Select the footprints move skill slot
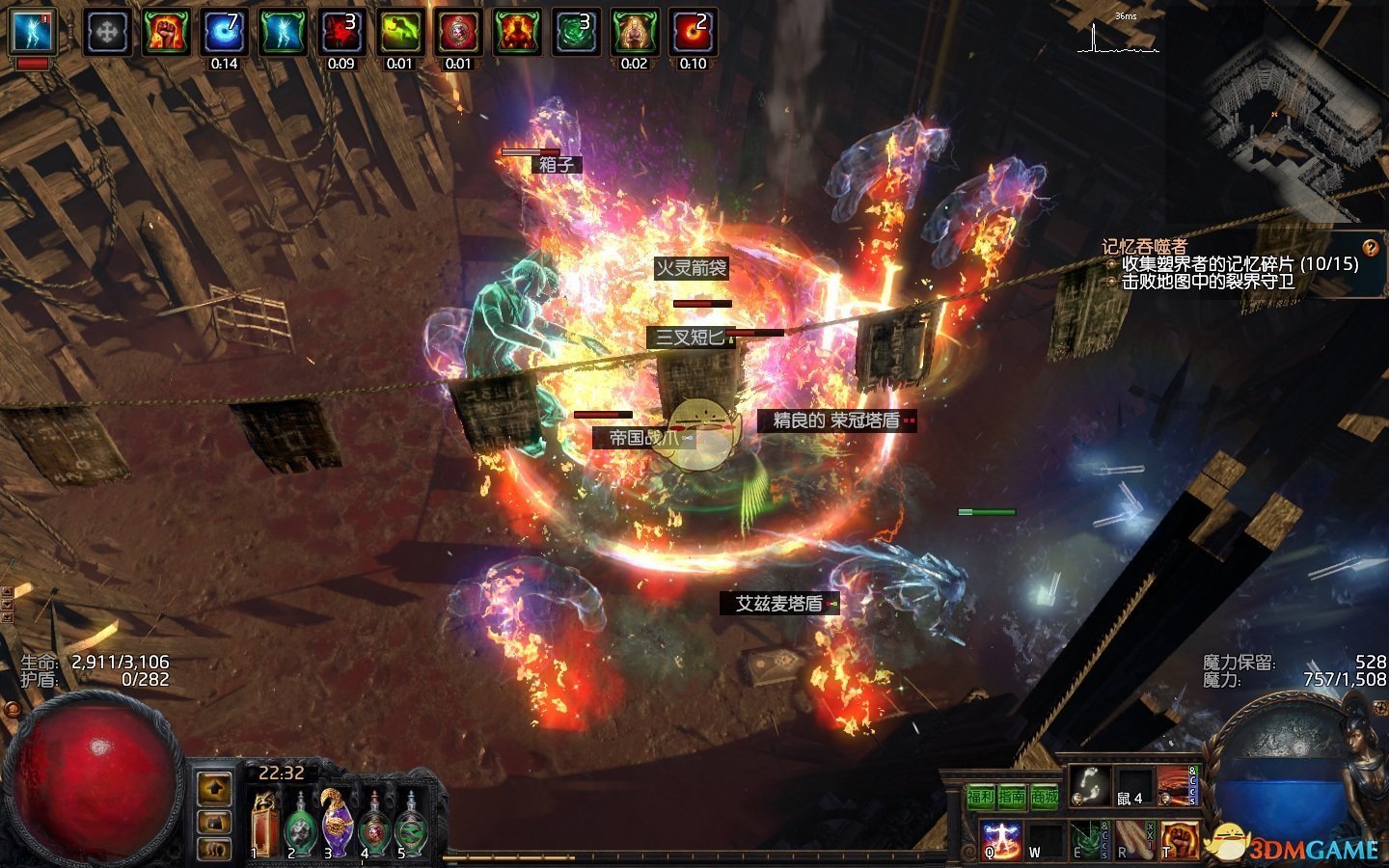Viewport: 1389px width, 868px height. pyautogui.click(x=1089, y=786)
